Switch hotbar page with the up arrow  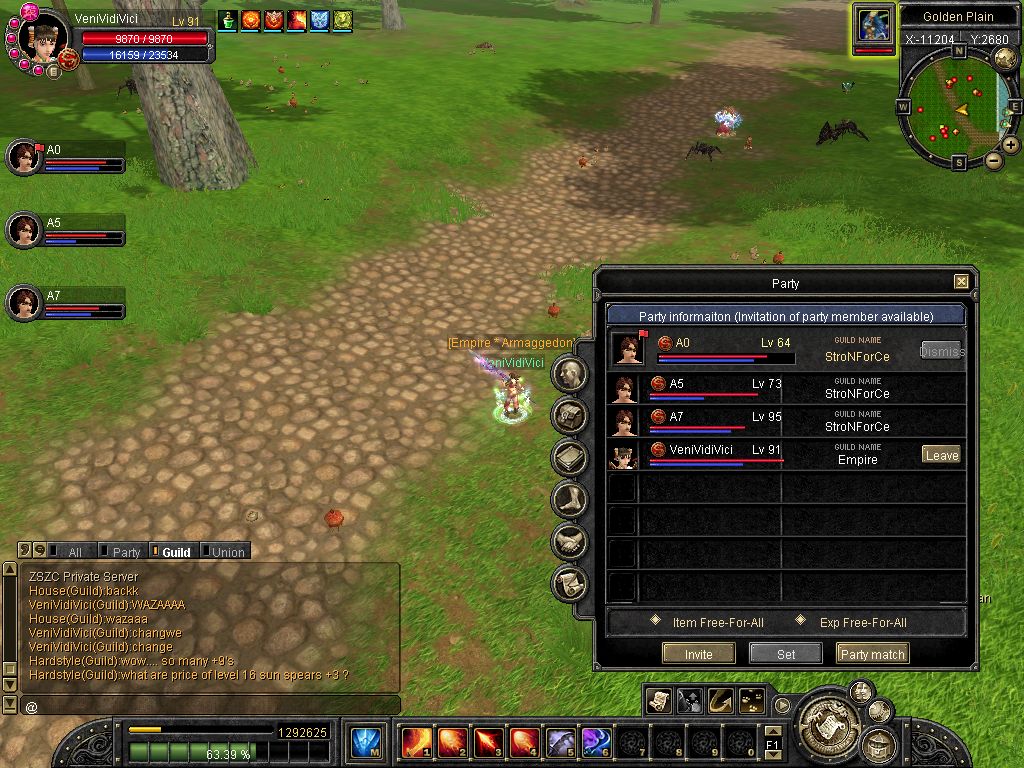773,731
